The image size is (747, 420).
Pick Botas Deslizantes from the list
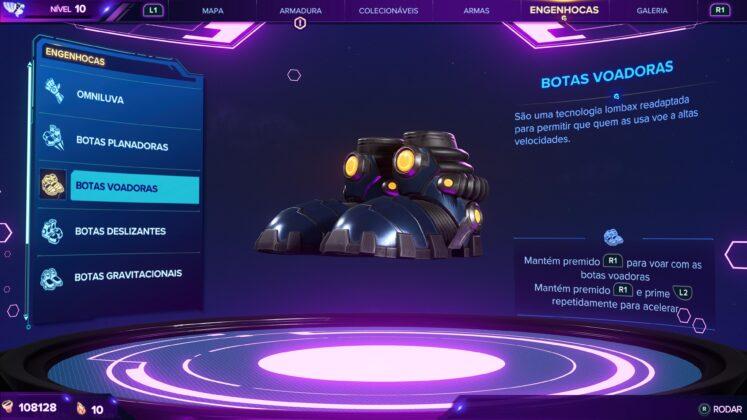coord(120,231)
